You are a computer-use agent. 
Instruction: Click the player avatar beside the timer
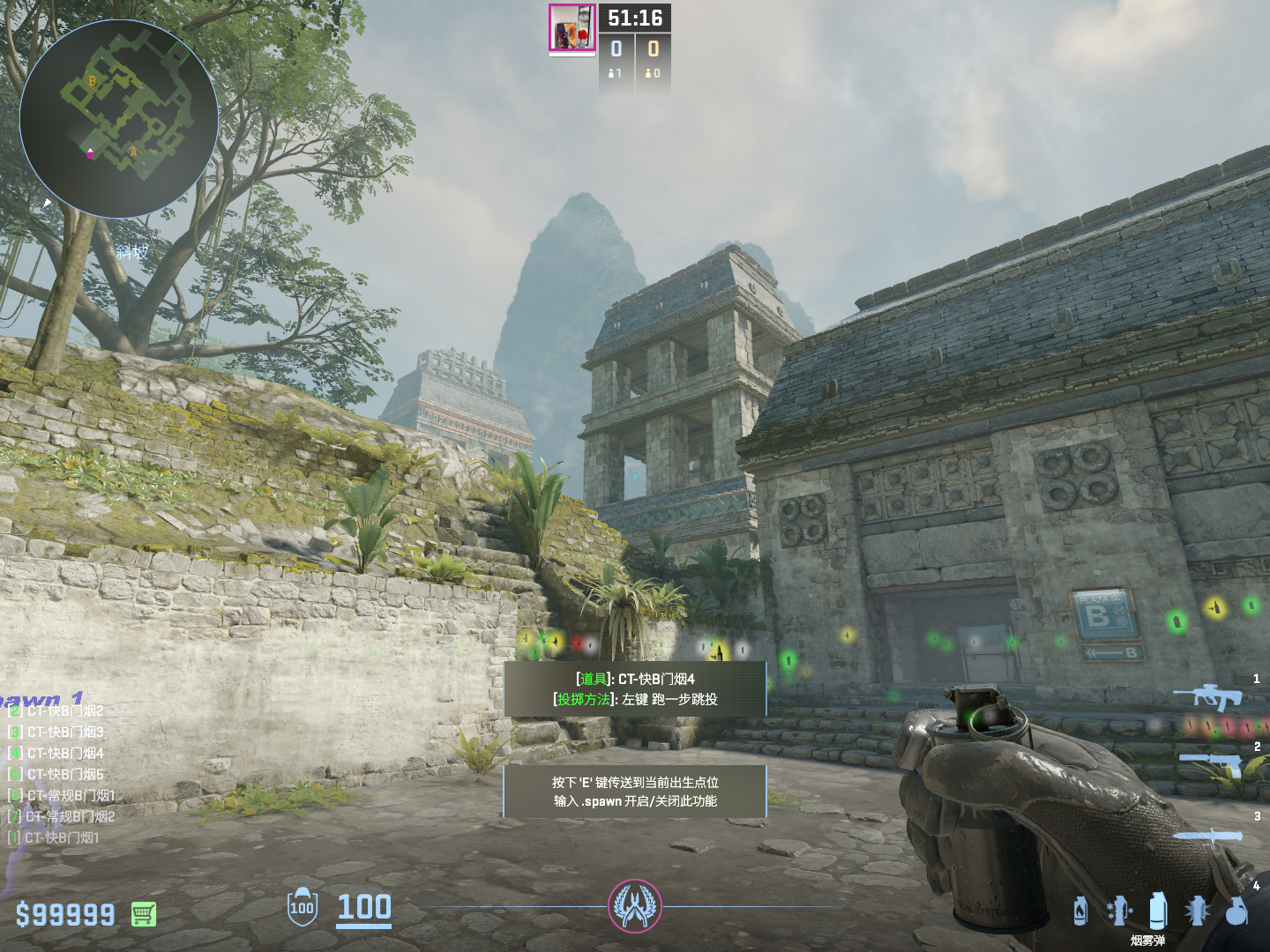click(572, 27)
